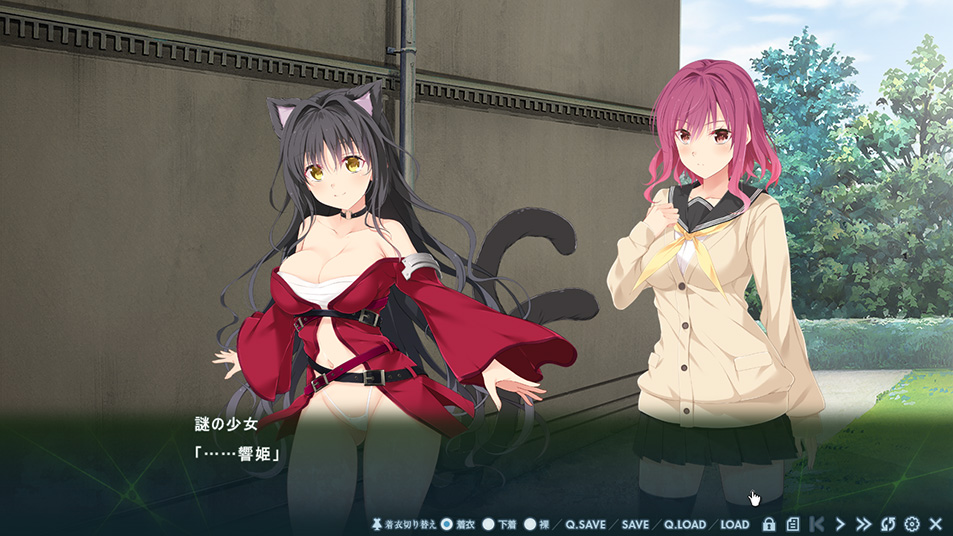Jump back with the previous-scene arrow

click(x=816, y=524)
